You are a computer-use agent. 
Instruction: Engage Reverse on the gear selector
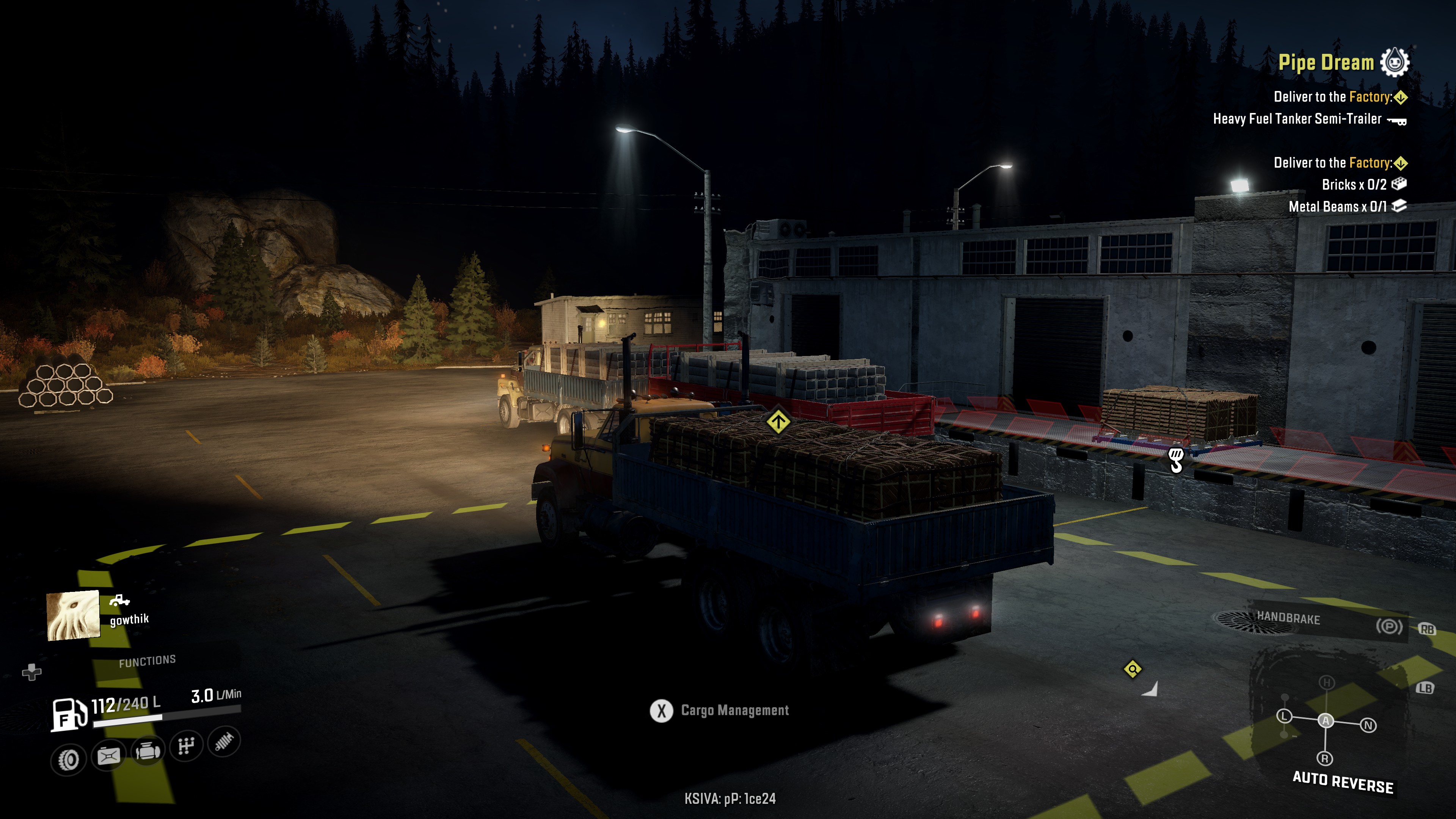point(1325,758)
